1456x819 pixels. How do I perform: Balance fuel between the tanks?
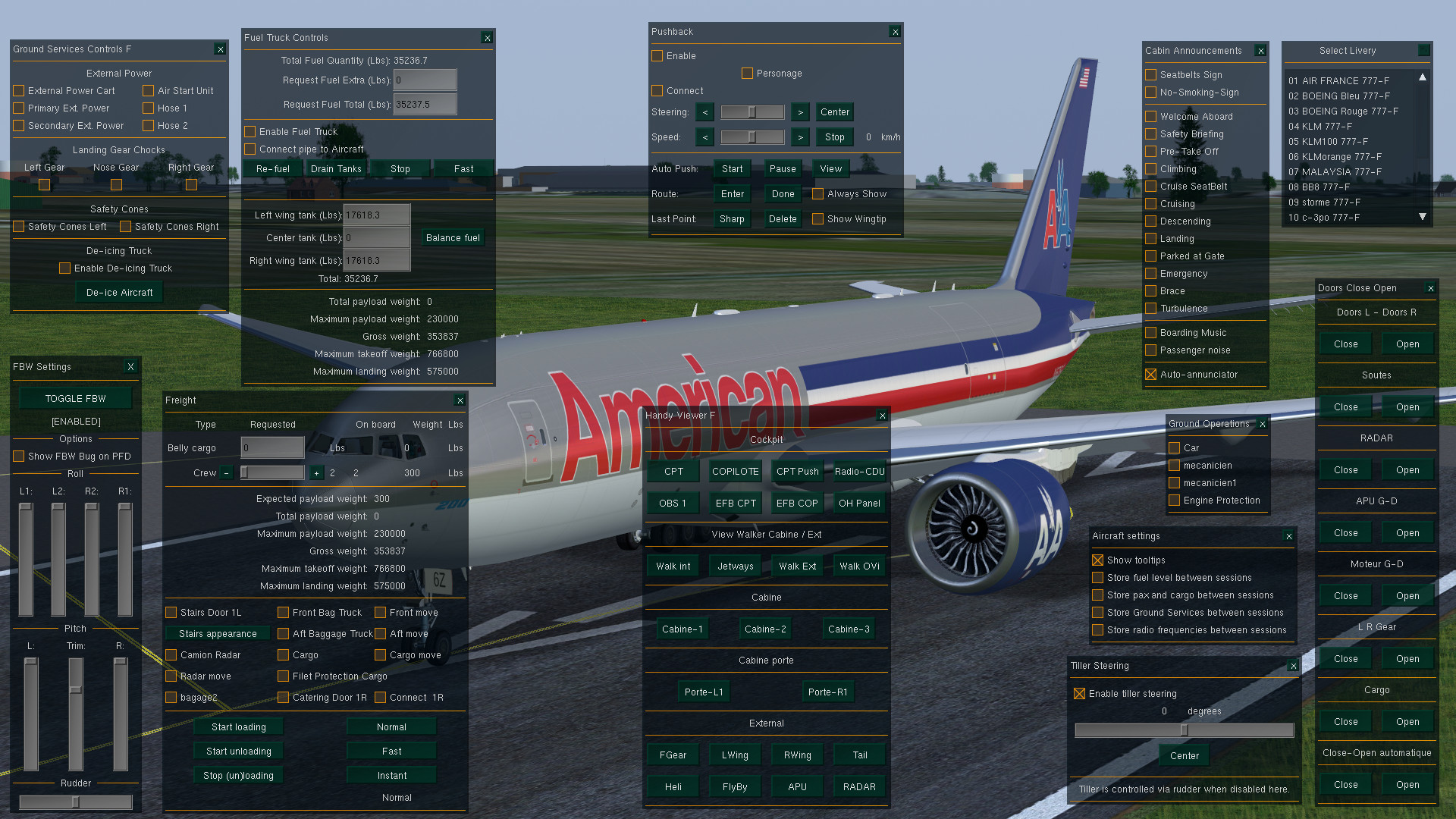453,238
